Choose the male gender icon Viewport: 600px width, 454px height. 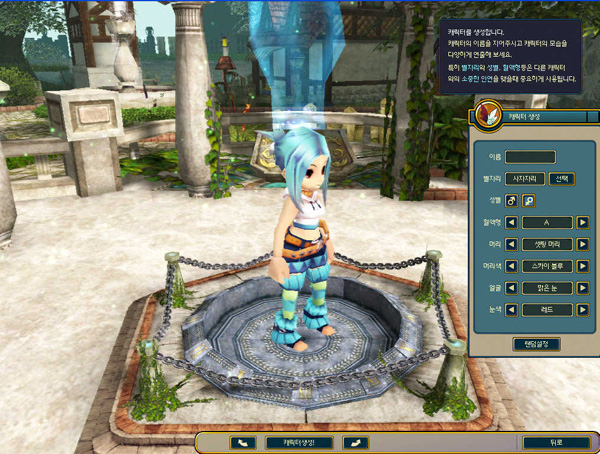coord(510,200)
